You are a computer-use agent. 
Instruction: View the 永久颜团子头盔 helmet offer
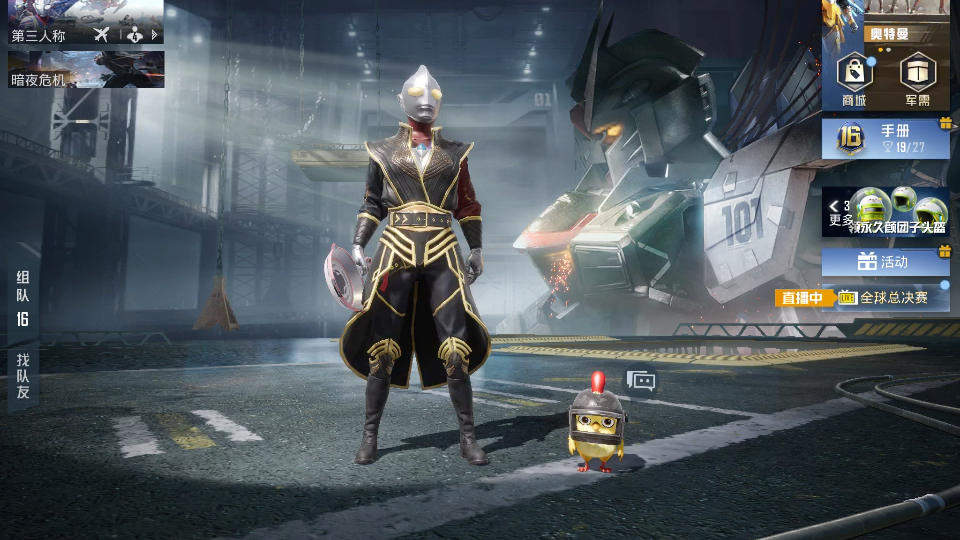pyautogui.click(x=900, y=212)
